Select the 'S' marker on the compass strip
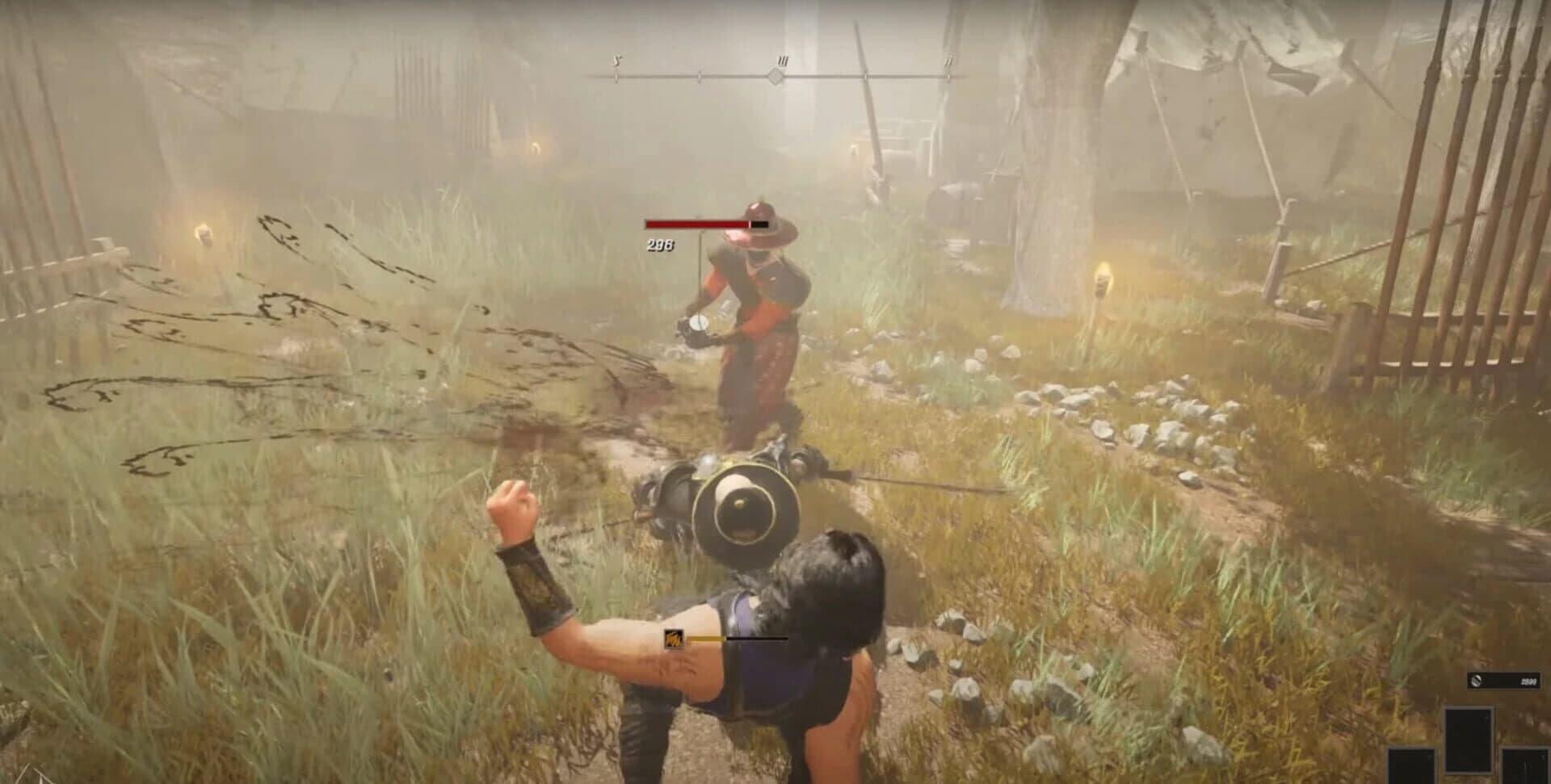Screen dimensions: 1551x784 coord(616,61)
